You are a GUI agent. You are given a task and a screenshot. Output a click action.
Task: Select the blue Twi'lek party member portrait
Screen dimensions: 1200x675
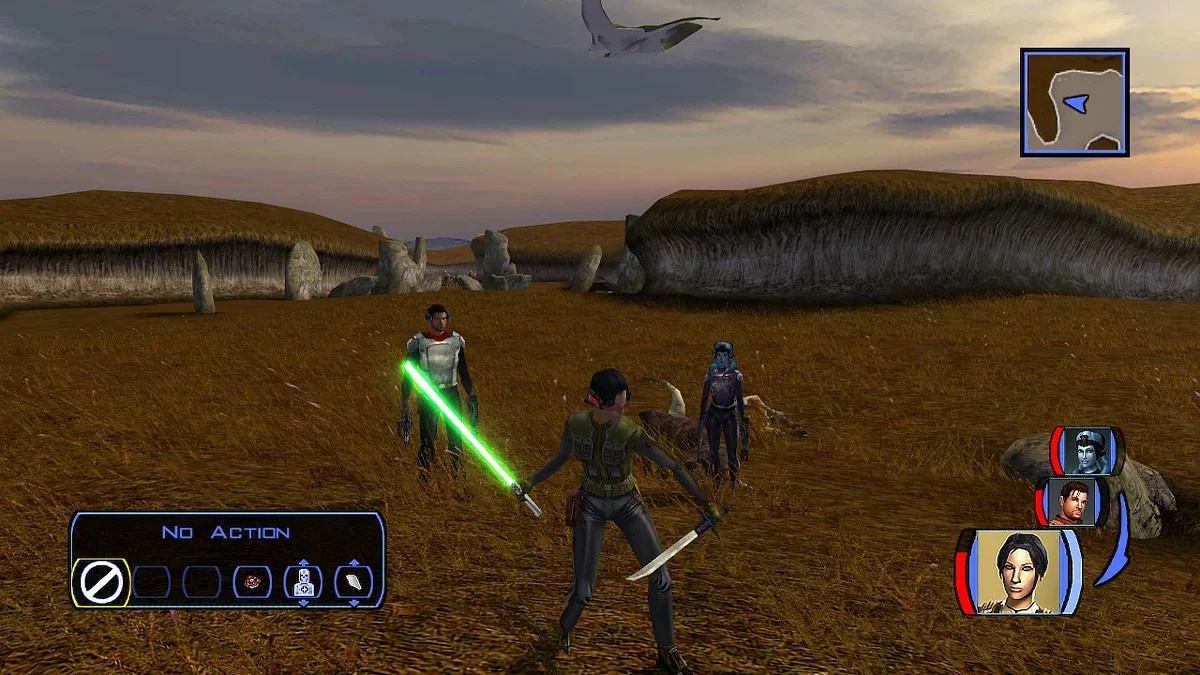[1086, 452]
